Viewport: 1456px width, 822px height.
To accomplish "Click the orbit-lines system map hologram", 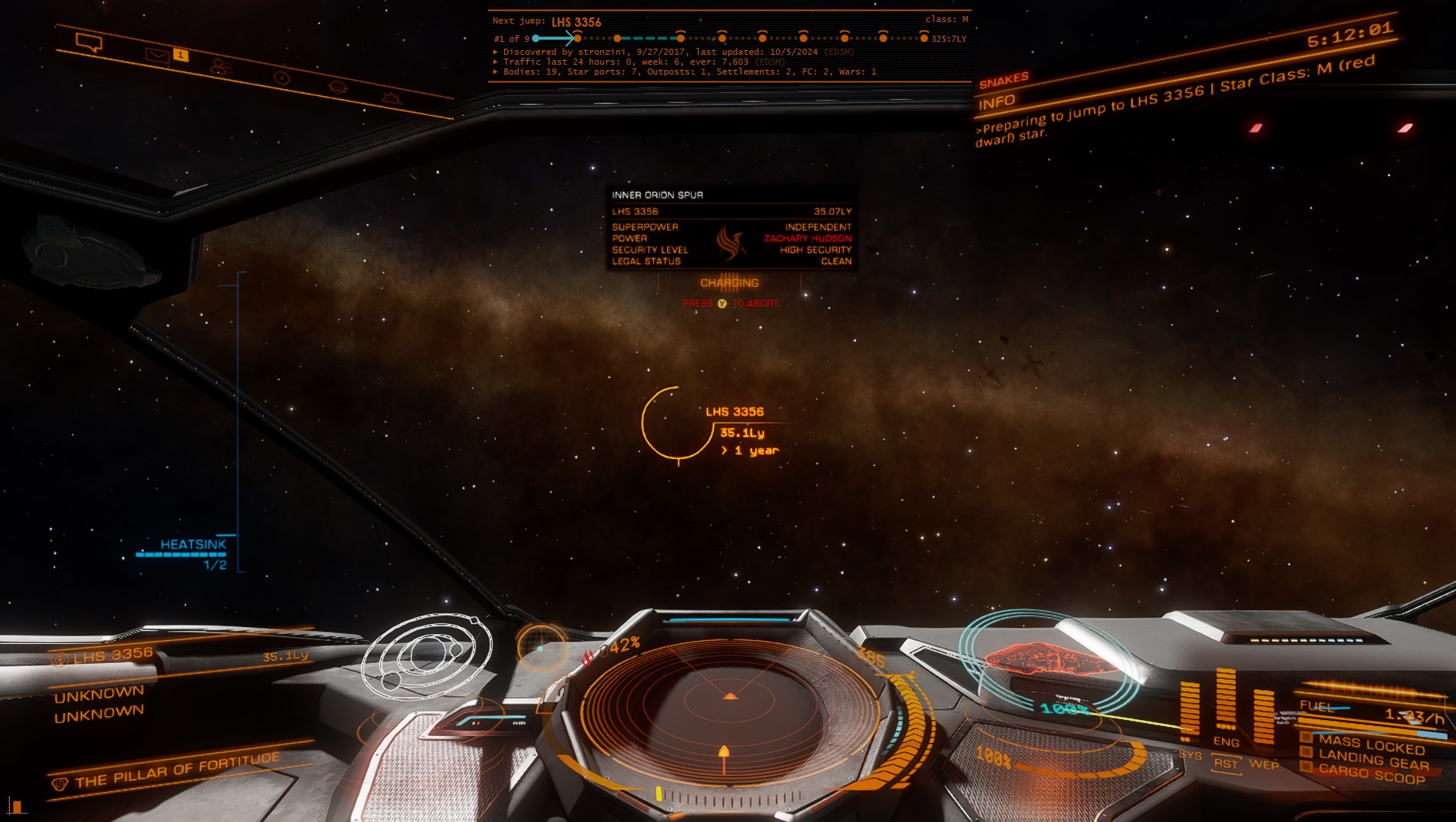I will coord(426,656).
